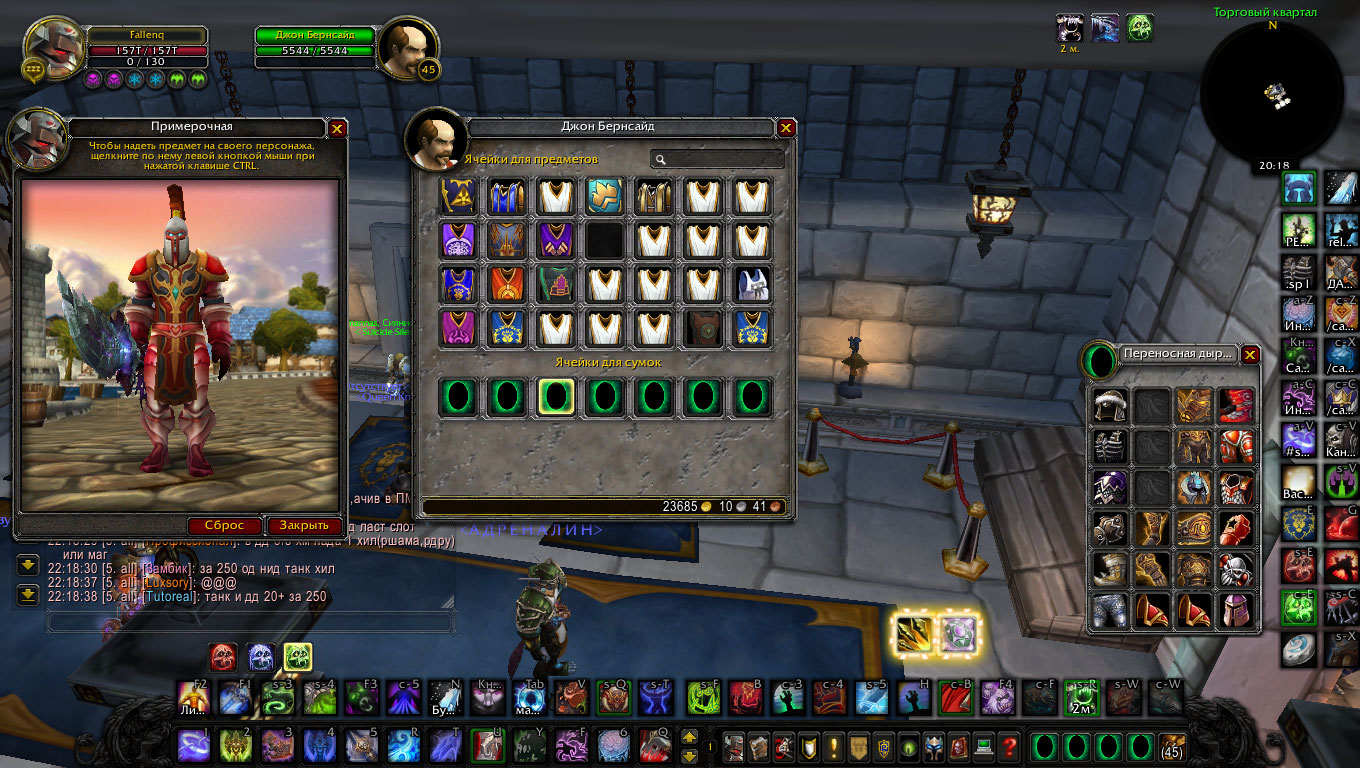1360x768 pixels.
Task: Select the teal bird icon bank slot
Action: (604, 195)
